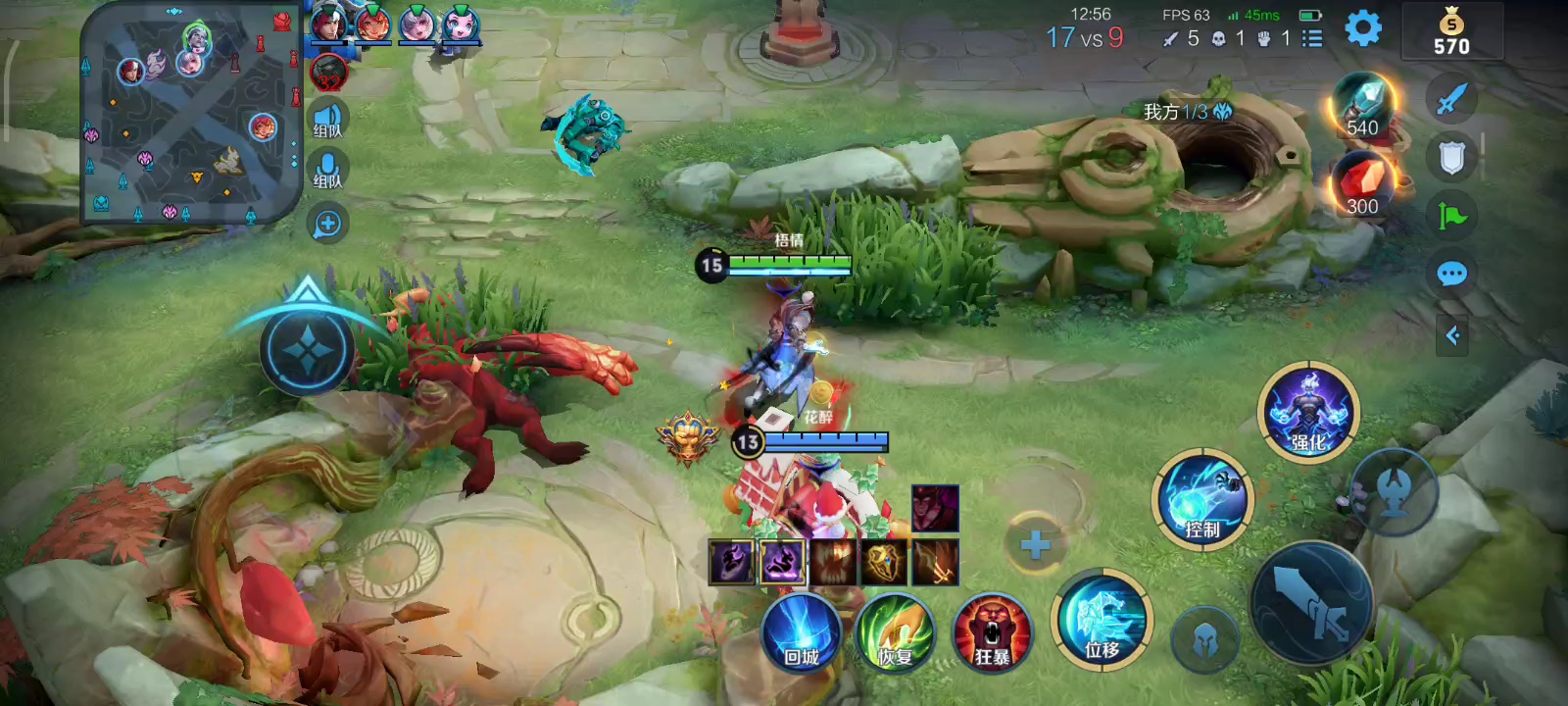The image size is (1568, 706).
Task: Send the shield defend signal
Action: tap(1451, 157)
